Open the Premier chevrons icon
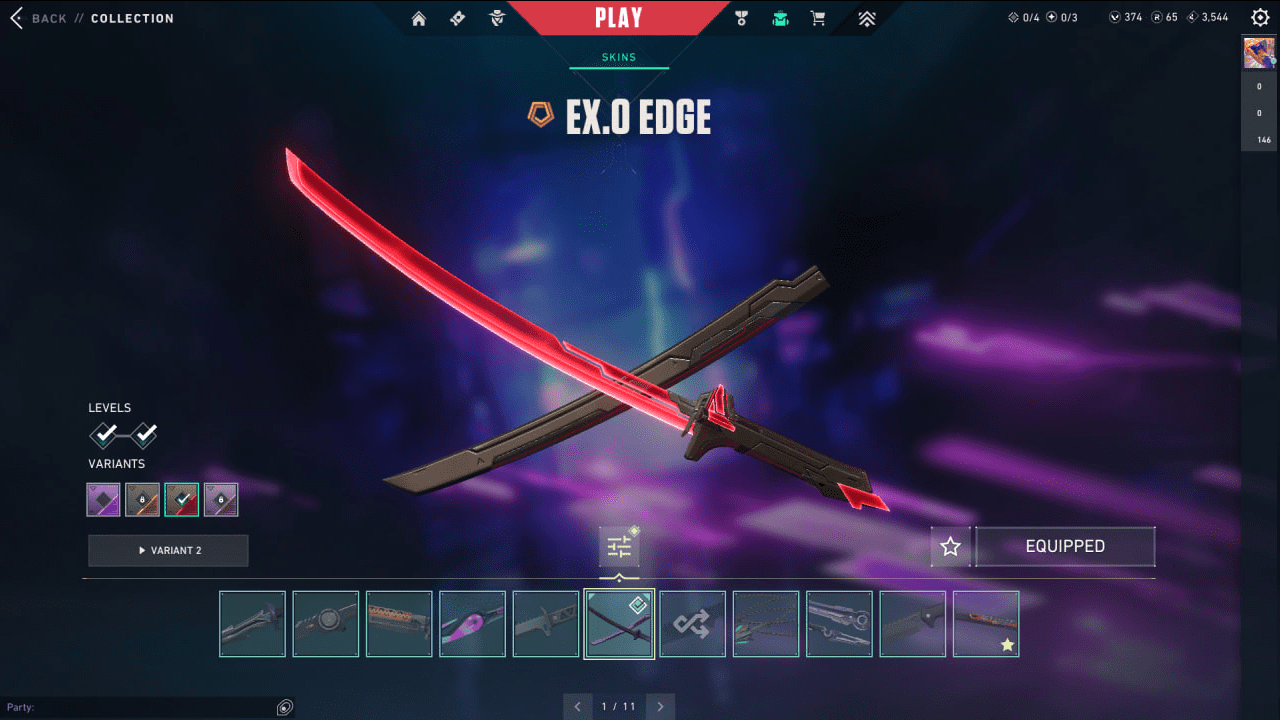The height and width of the screenshot is (720, 1280). 866,17
